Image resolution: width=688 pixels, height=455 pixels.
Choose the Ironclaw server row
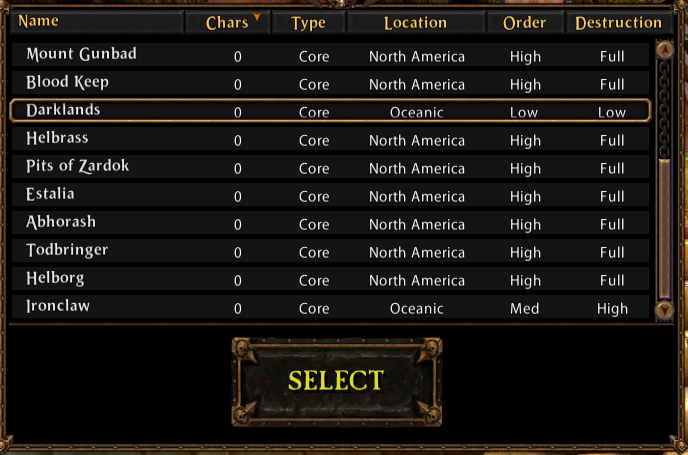point(330,308)
